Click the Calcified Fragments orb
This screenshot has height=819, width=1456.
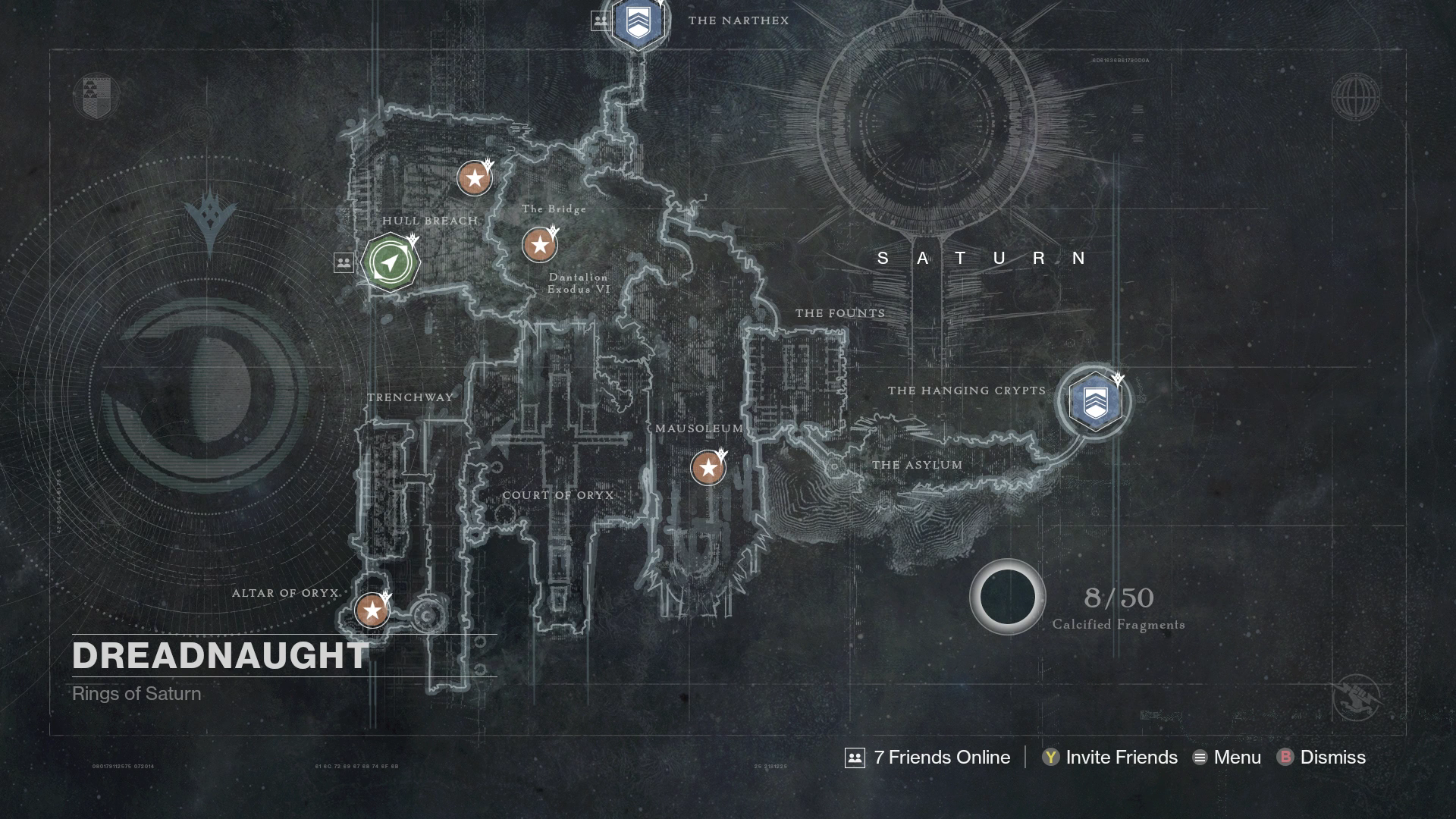pos(1007,597)
